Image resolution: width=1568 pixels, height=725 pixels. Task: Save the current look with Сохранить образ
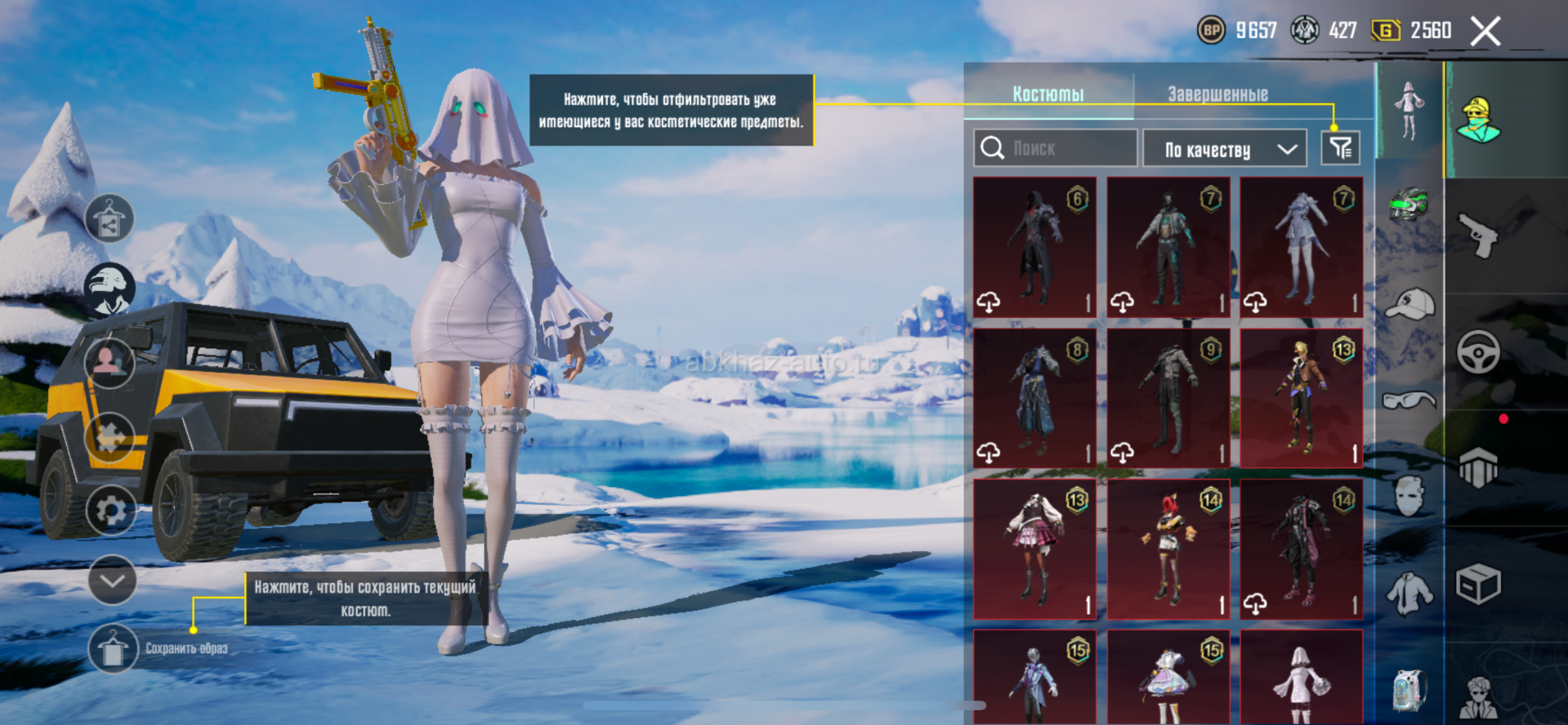113,648
